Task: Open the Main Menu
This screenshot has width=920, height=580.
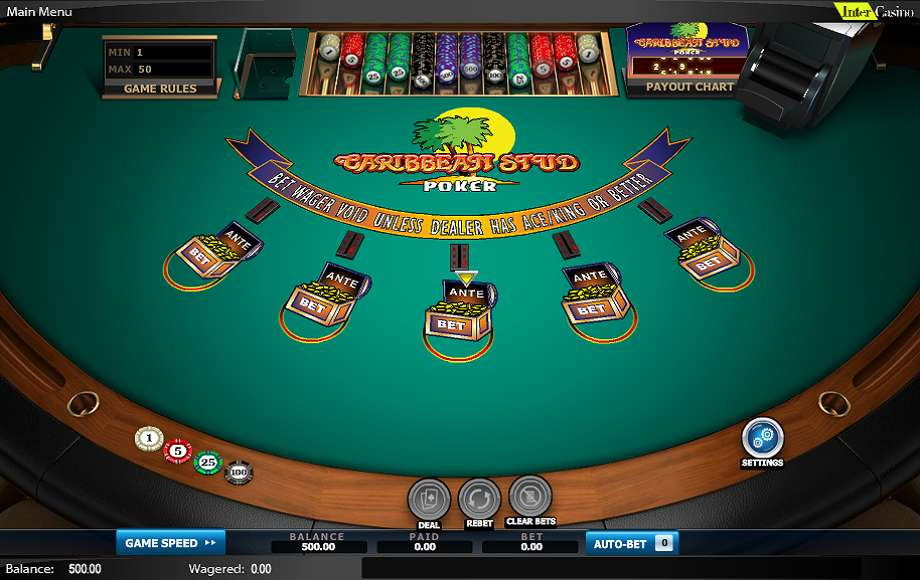Action: tap(40, 11)
